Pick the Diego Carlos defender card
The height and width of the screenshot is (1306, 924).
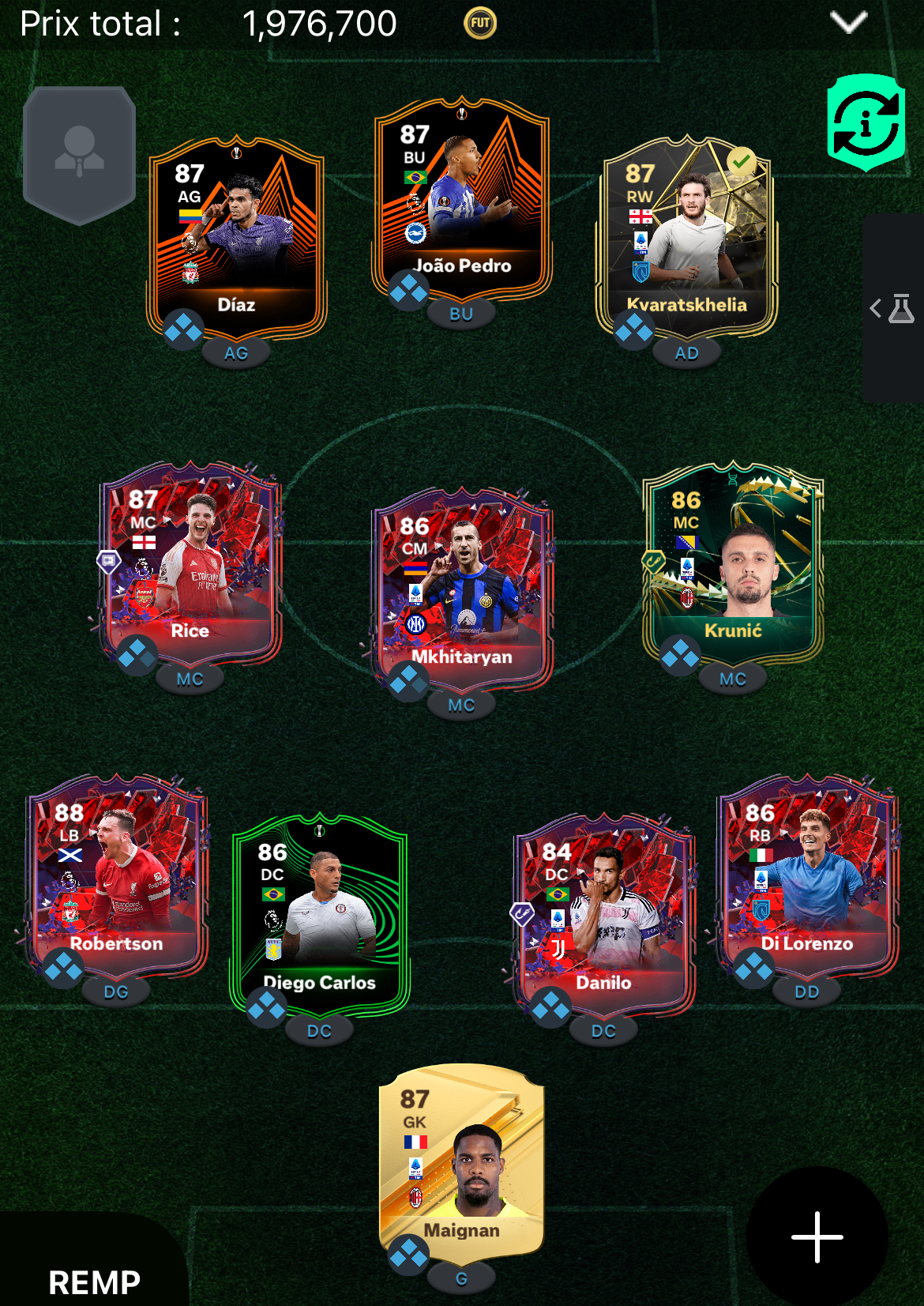point(320,915)
